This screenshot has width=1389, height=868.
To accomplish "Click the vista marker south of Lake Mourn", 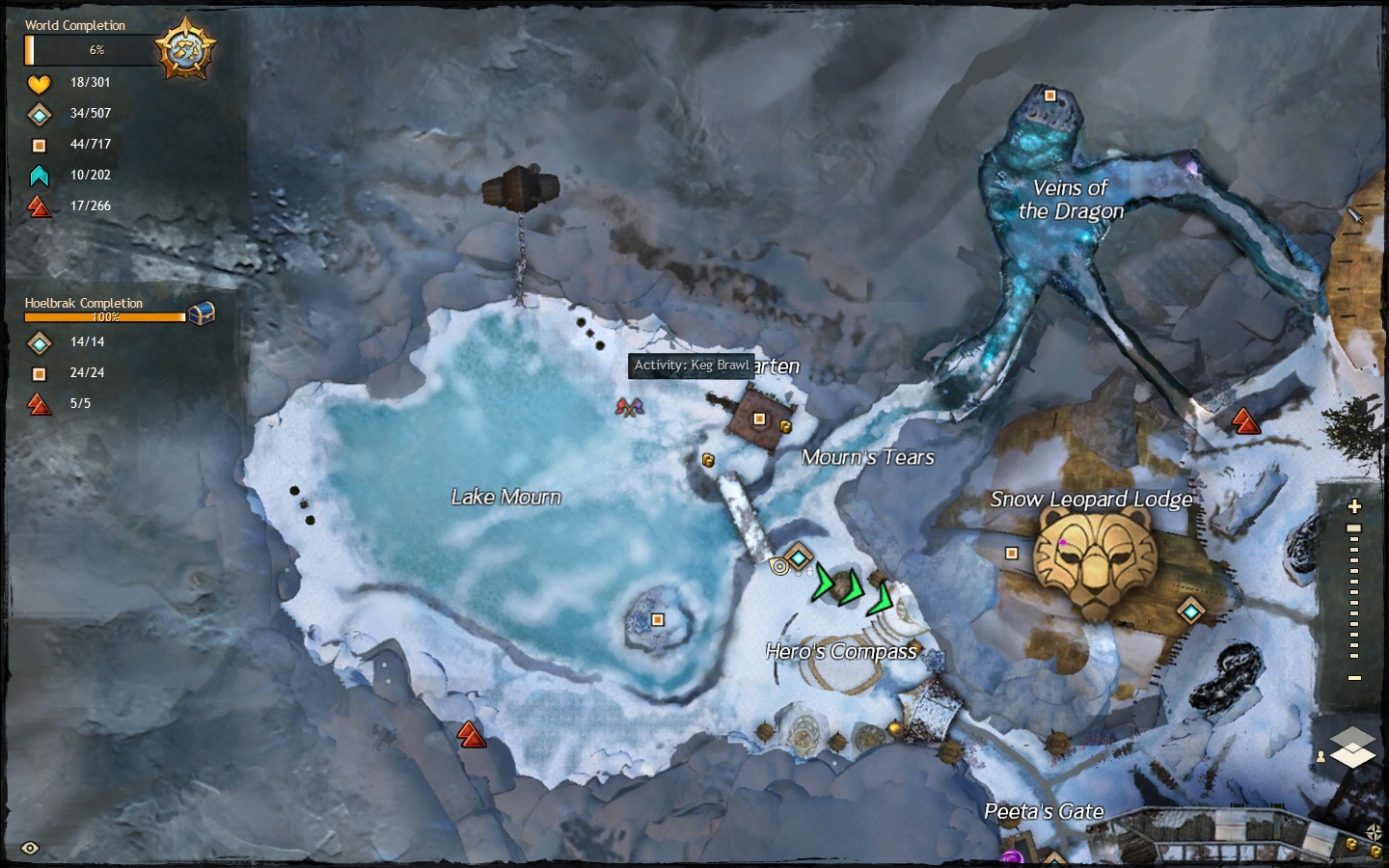I will pos(471,736).
